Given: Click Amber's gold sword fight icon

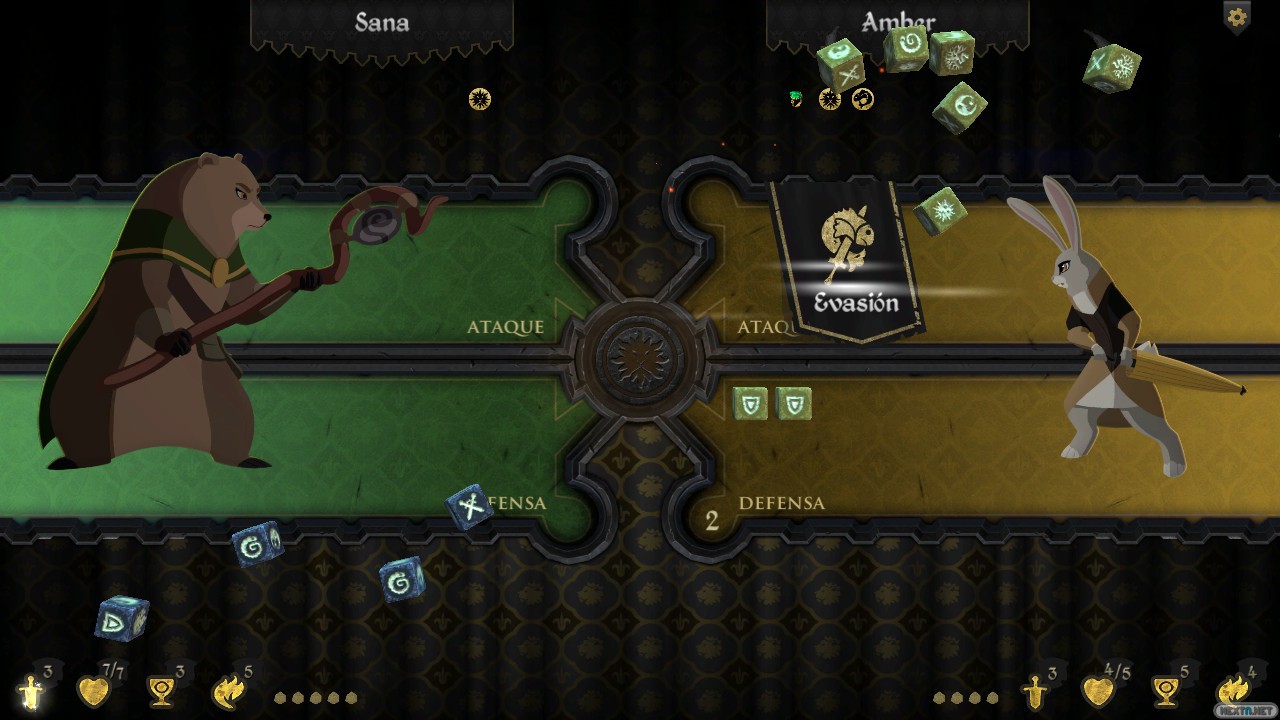Looking at the screenshot, I should click(1035, 690).
